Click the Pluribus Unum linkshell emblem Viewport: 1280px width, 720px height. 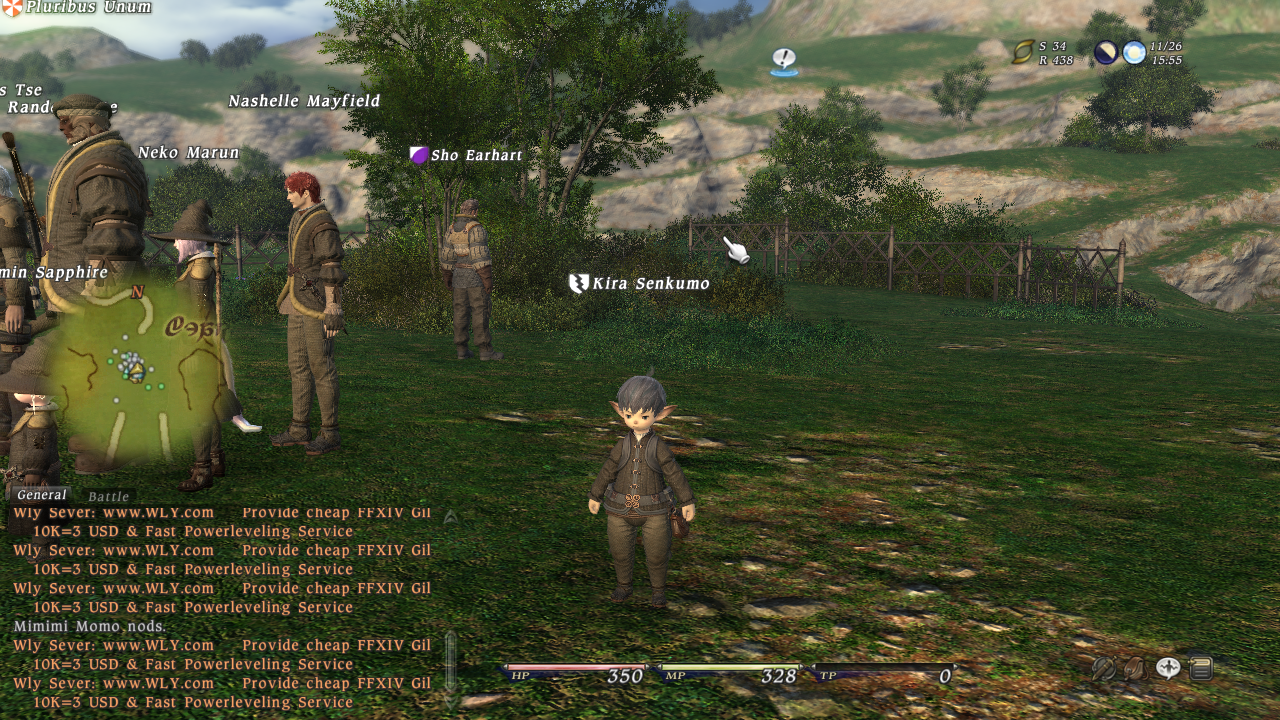[12, 7]
